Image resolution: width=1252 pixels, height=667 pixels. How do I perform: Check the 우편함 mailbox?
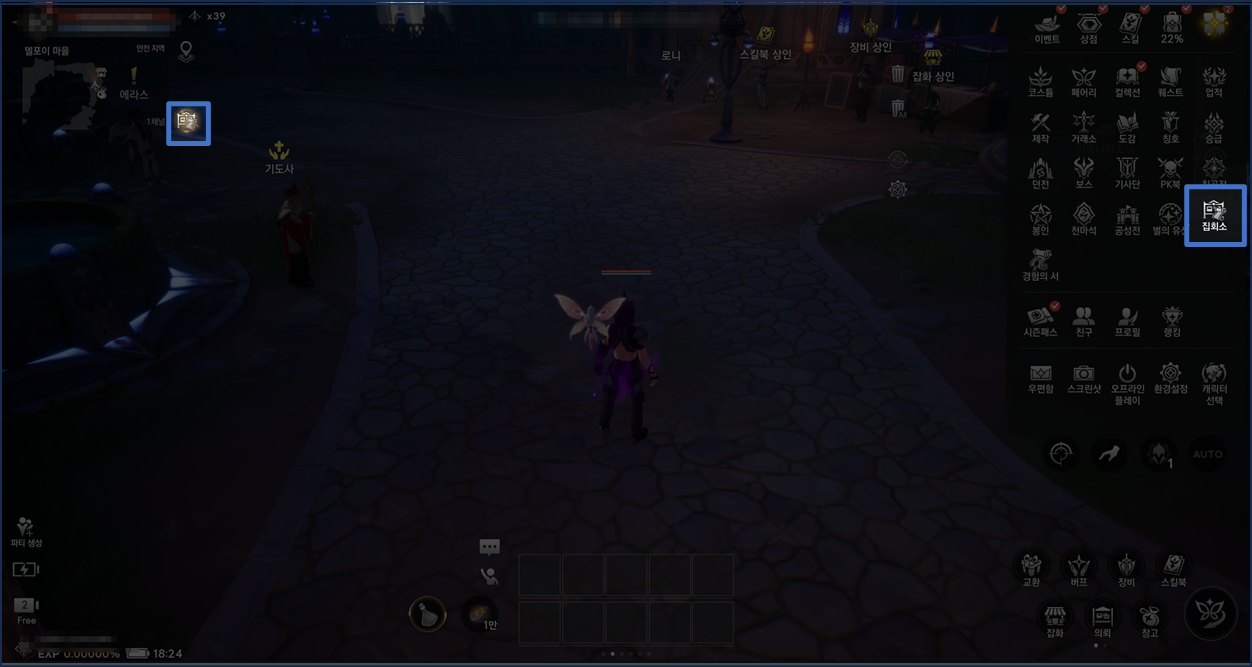1040,377
